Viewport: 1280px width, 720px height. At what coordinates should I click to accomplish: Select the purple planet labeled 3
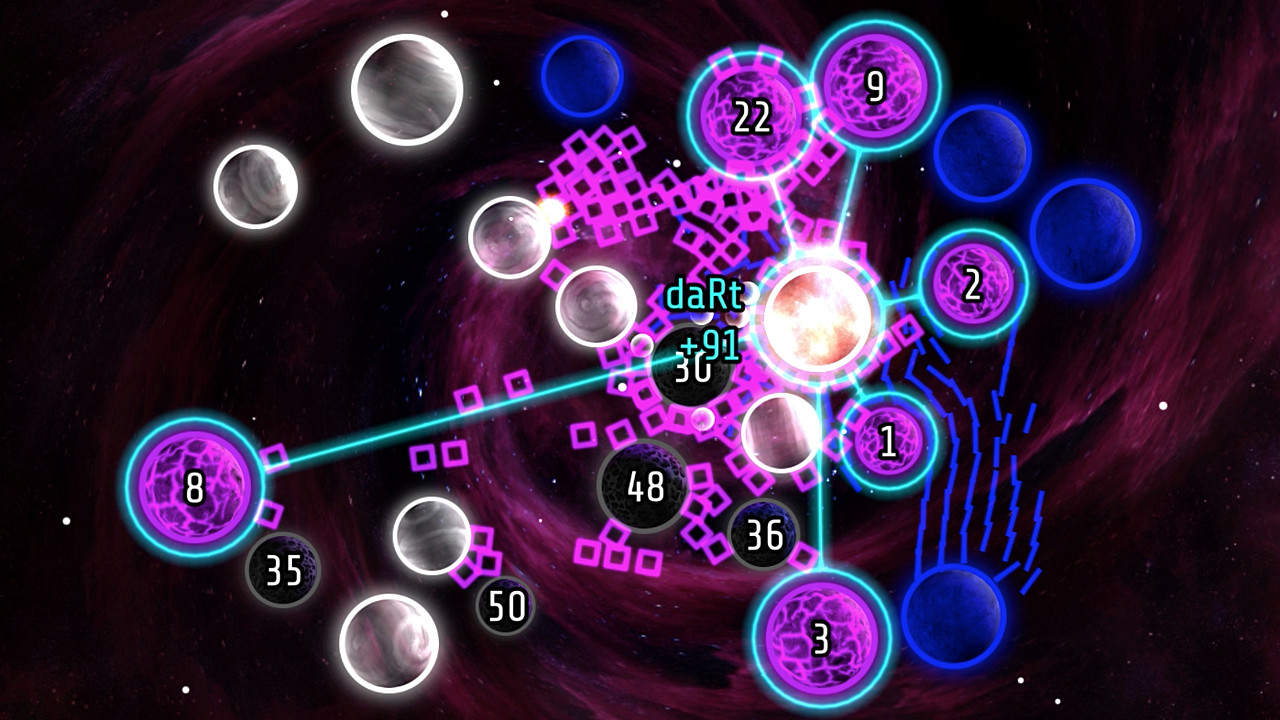tap(822, 635)
